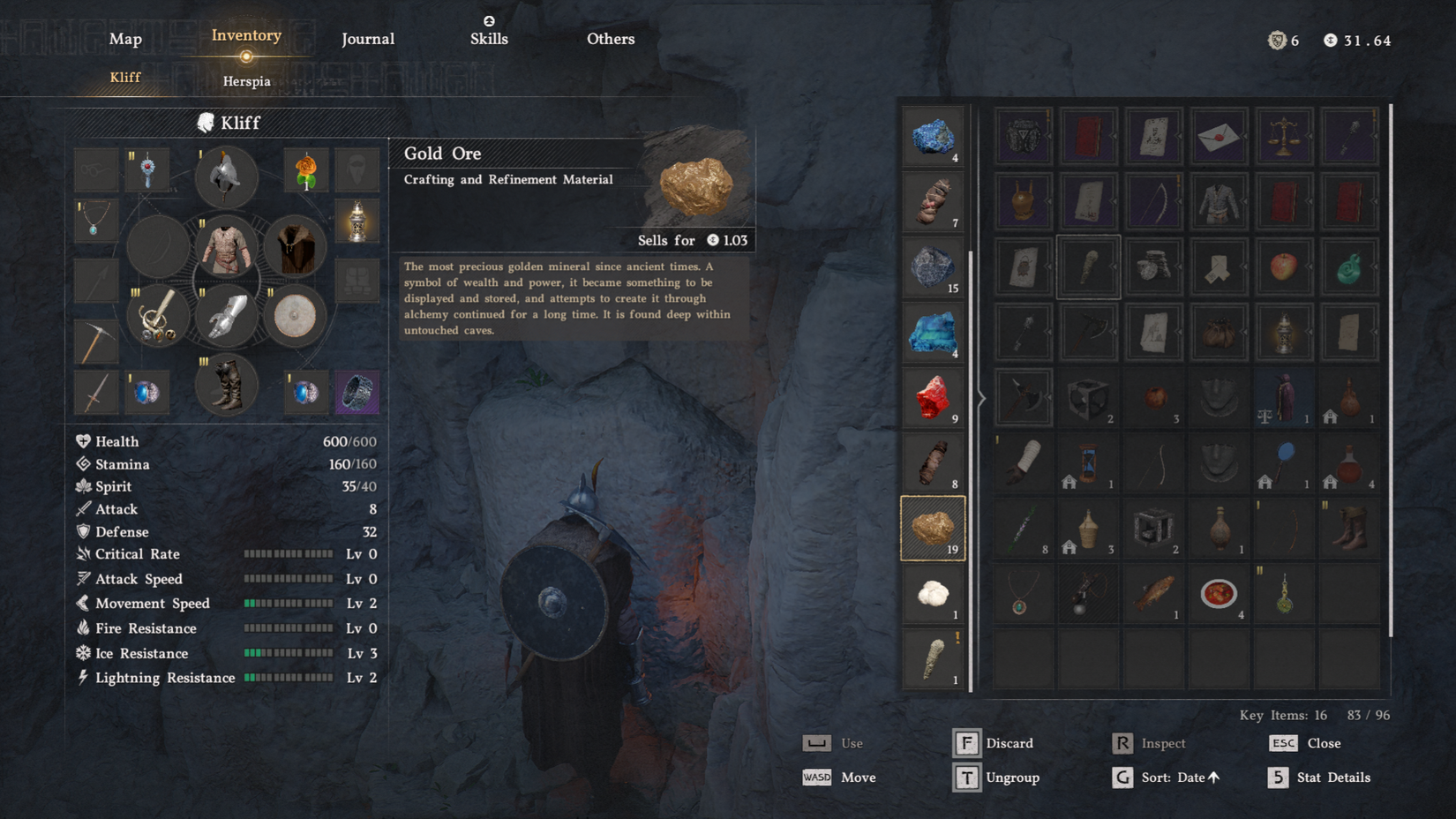Click the apple in the inventory grid
Viewport: 1456px width, 819px height.
[1284, 267]
